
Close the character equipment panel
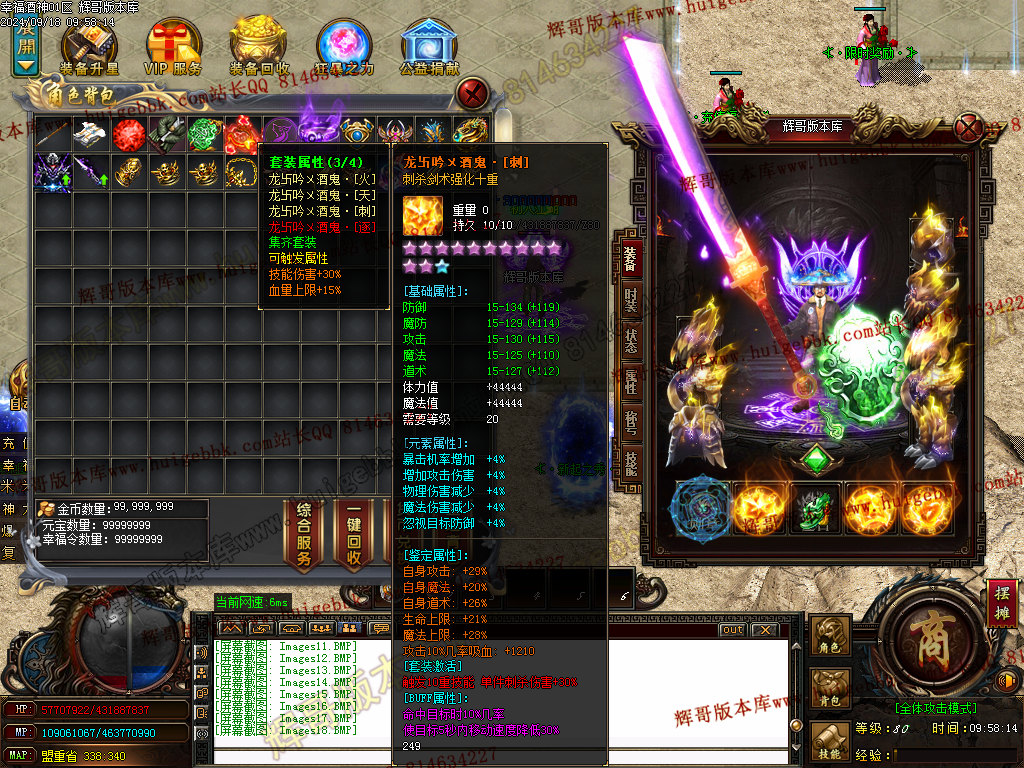(x=968, y=128)
